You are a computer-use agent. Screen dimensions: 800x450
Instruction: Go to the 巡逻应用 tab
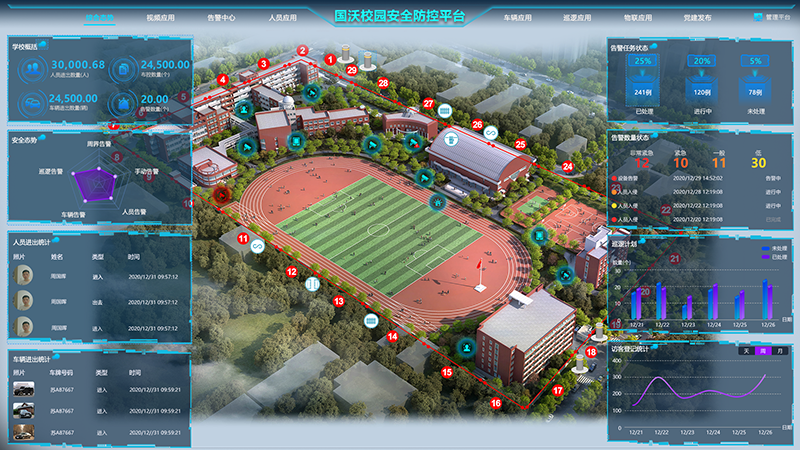(x=578, y=18)
